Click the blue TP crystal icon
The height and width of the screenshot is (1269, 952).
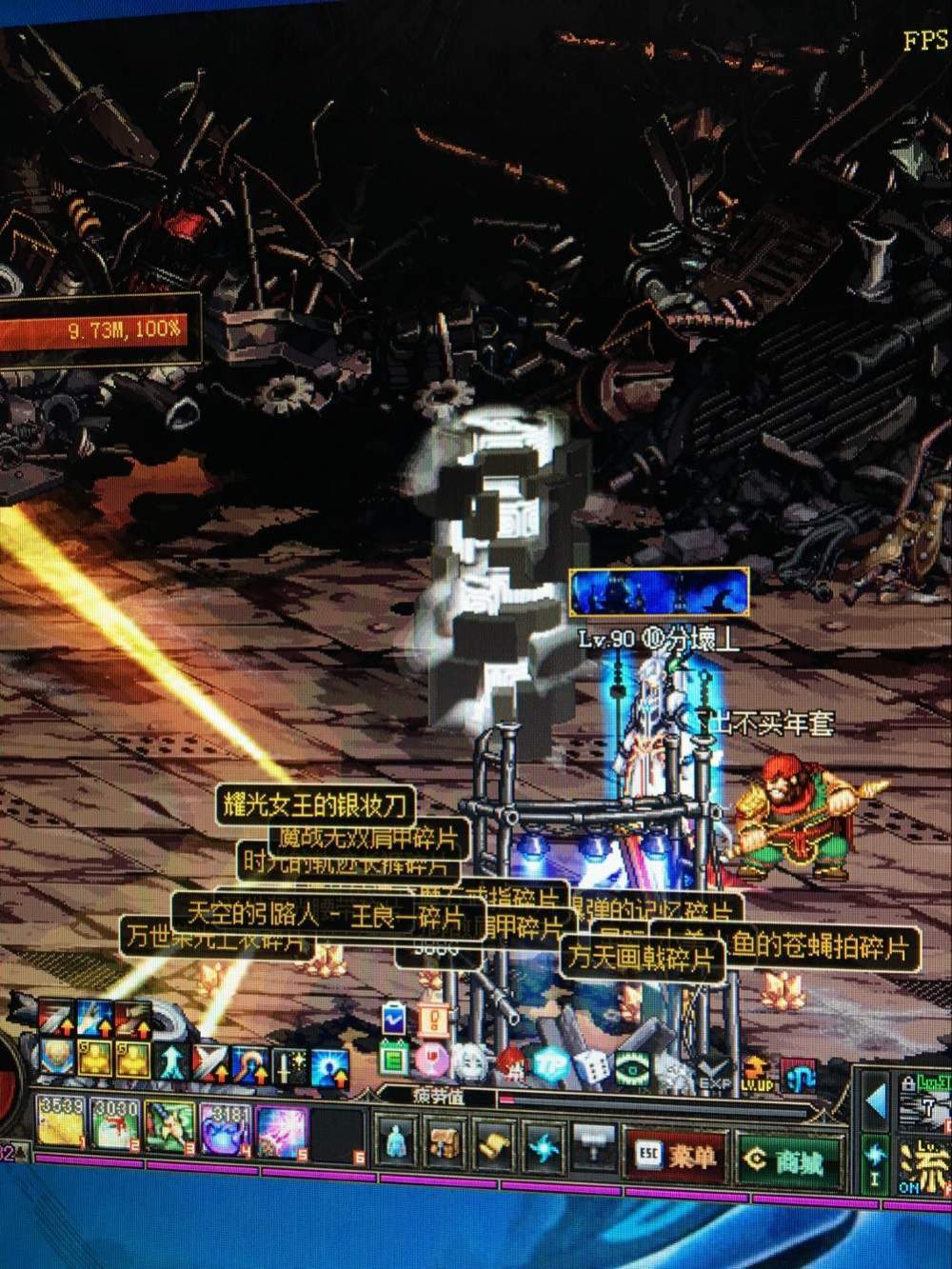tap(549, 1066)
